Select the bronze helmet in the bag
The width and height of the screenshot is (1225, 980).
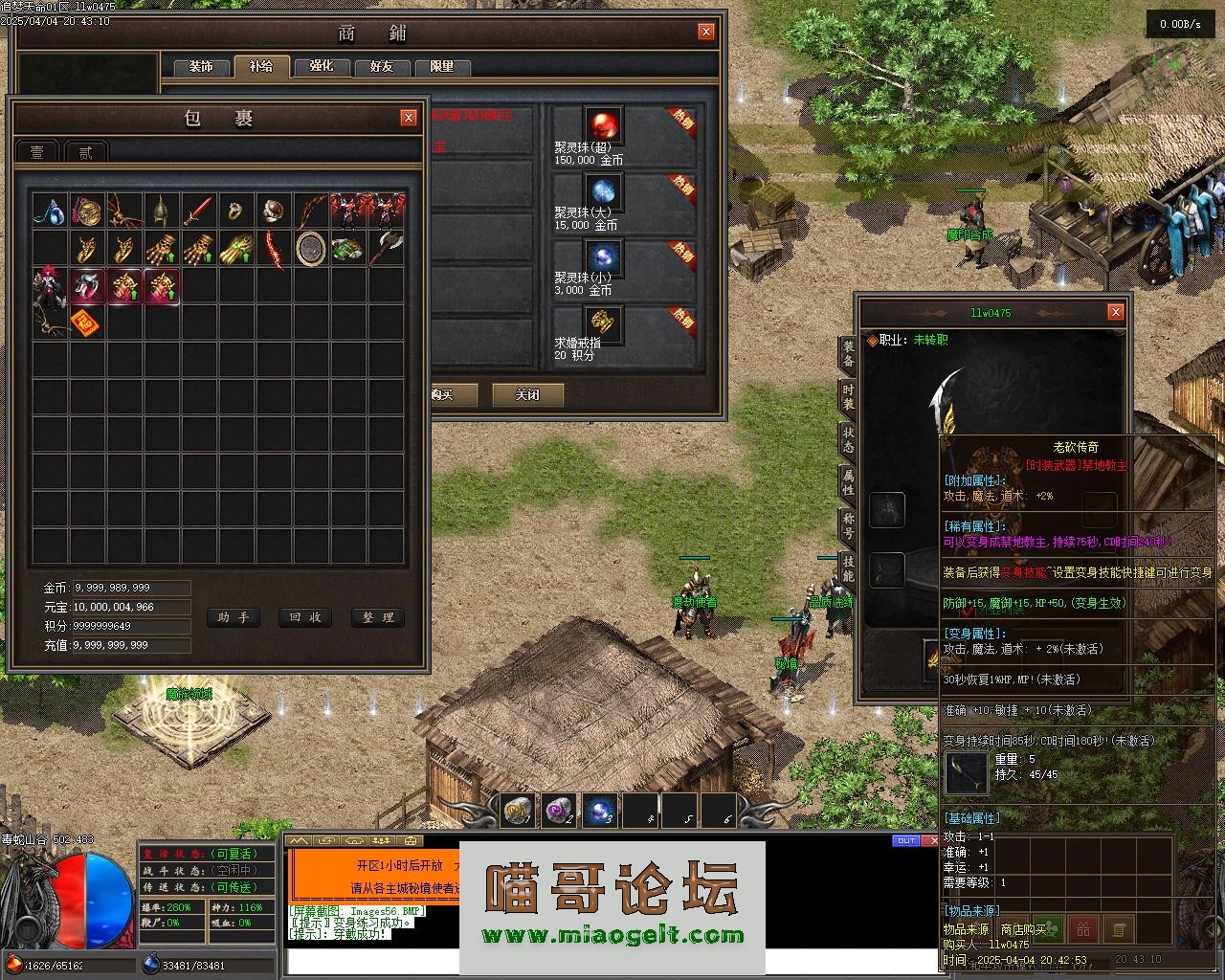pyautogui.click(x=162, y=210)
